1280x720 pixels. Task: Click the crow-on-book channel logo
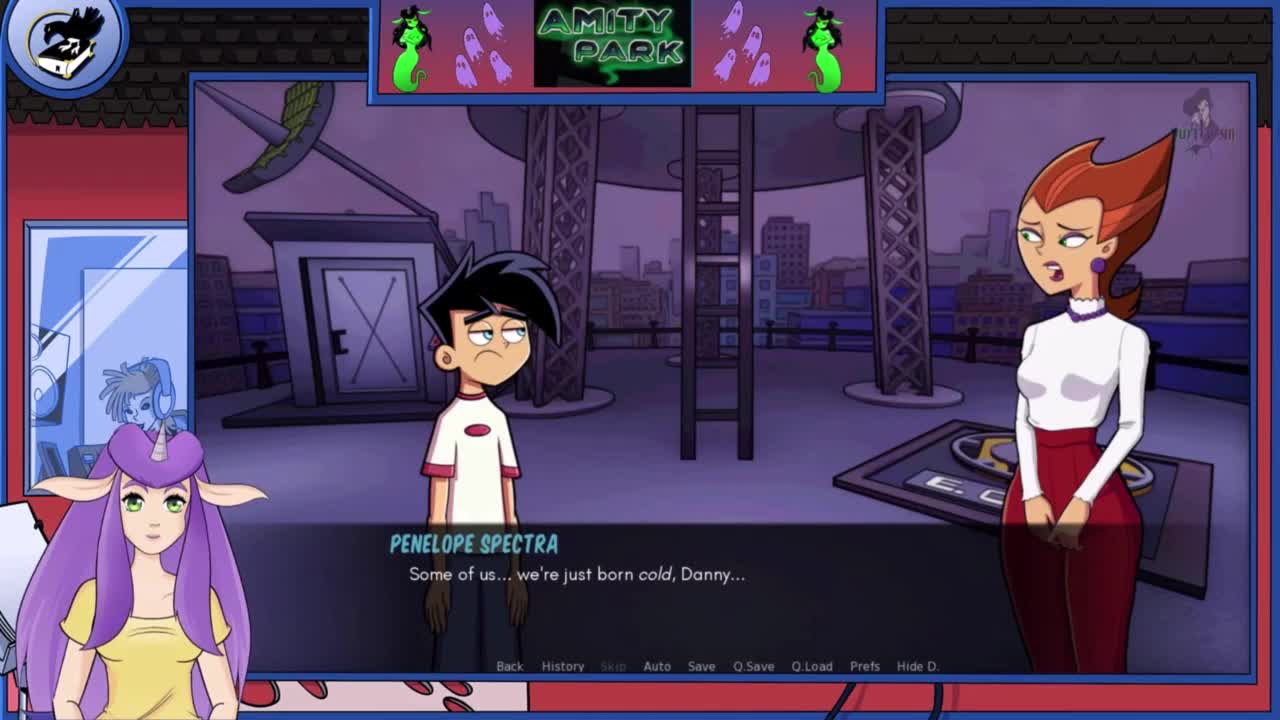click(x=66, y=41)
